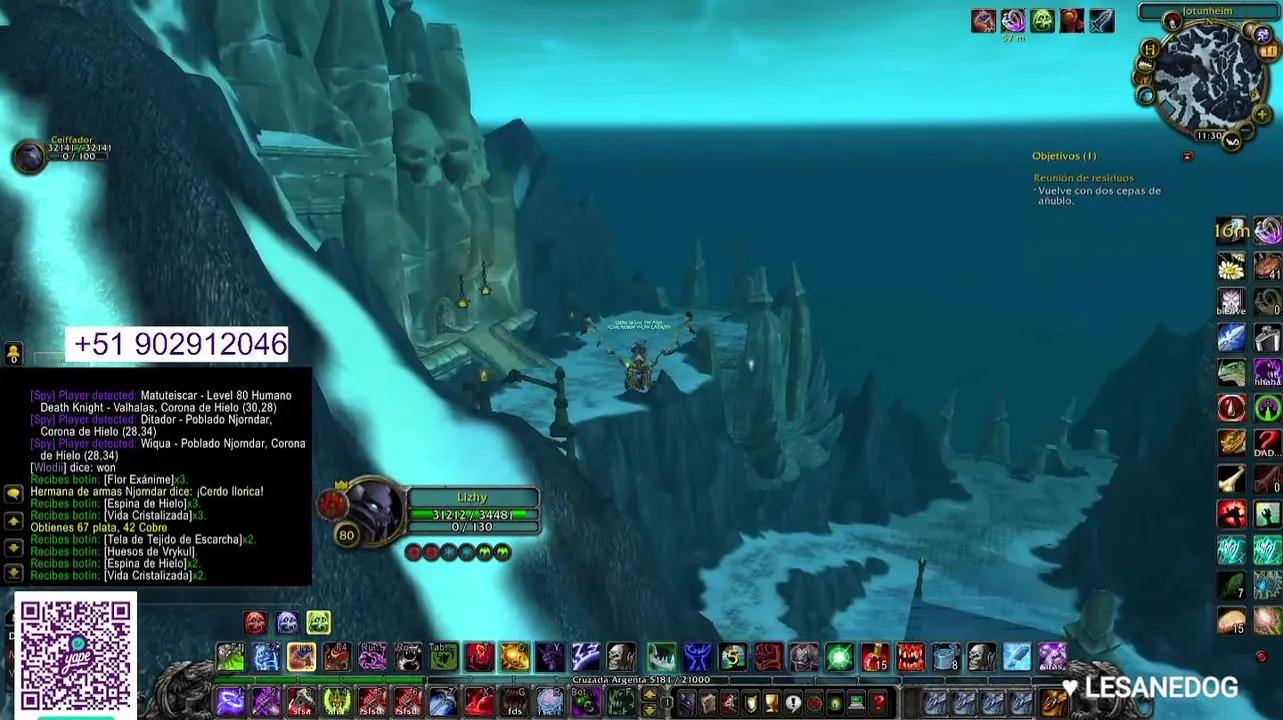Zoom in using the minimap plus button
Viewport: 1283px width, 720px height.
[x=1261, y=114]
